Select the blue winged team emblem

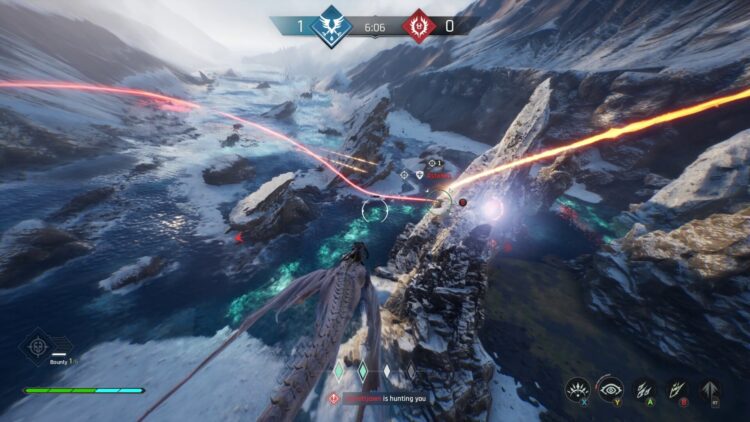(331, 24)
